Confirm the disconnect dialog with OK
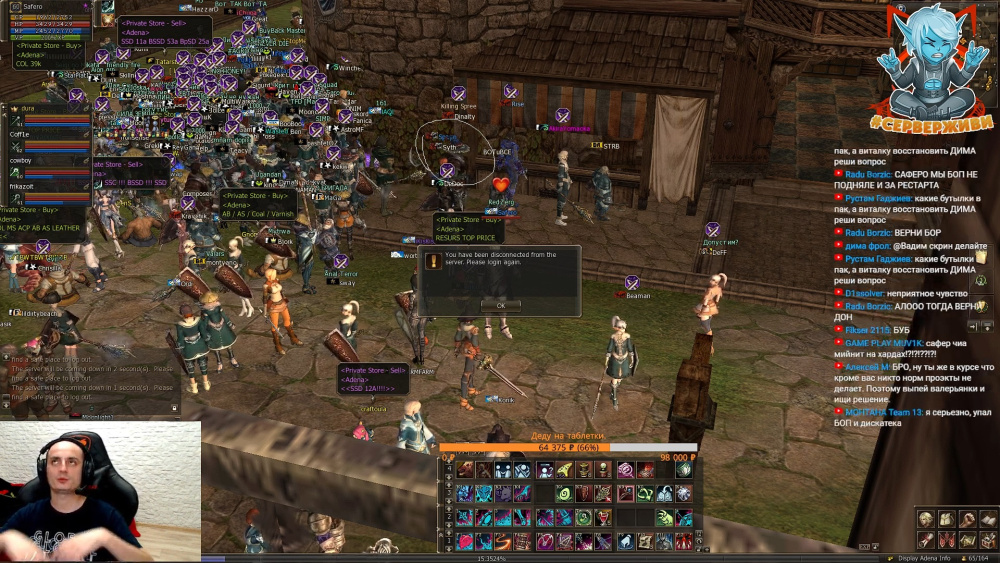Viewport: 1000px width, 563px height. [500, 305]
